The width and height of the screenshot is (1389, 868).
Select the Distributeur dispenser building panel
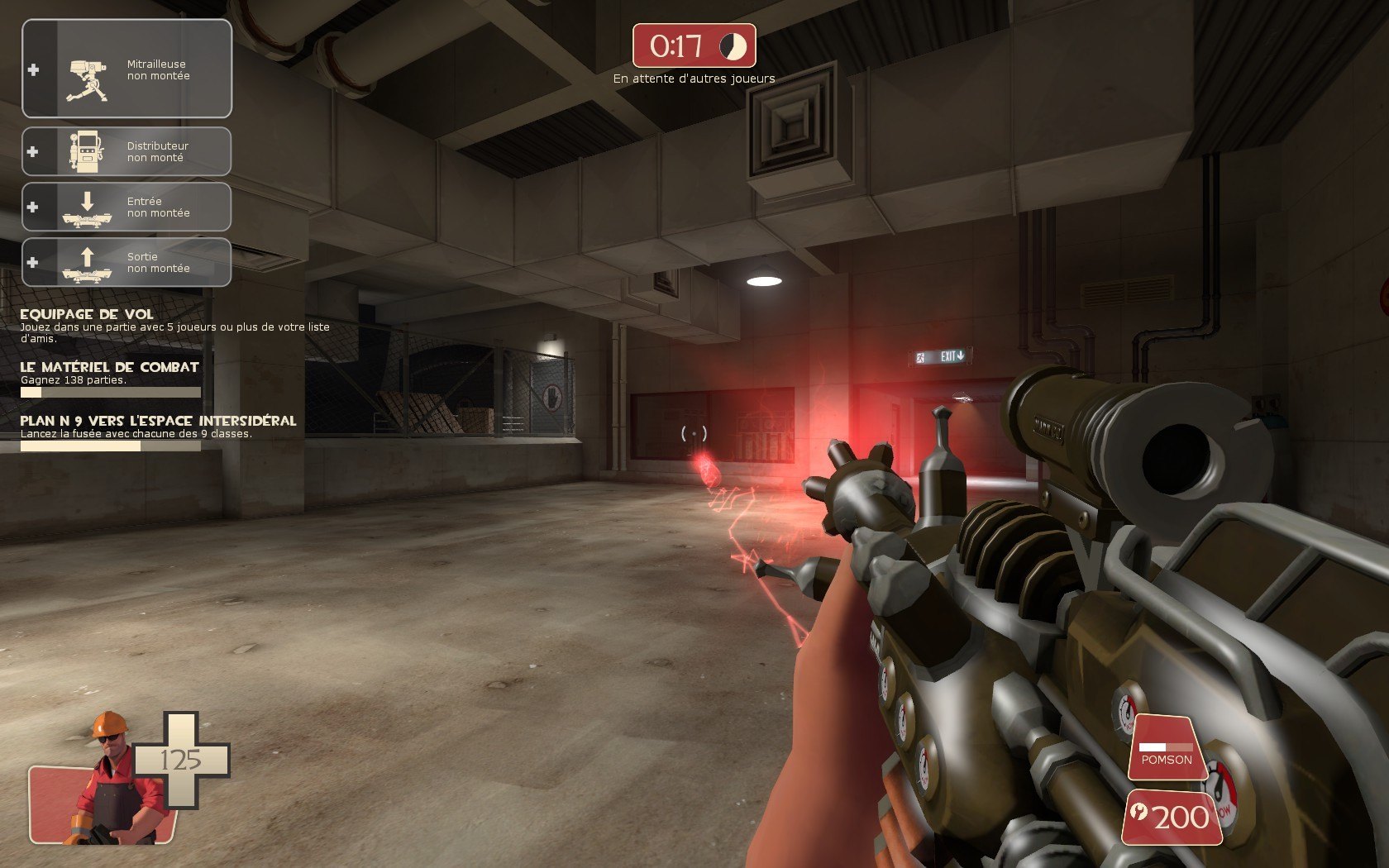(x=126, y=151)
